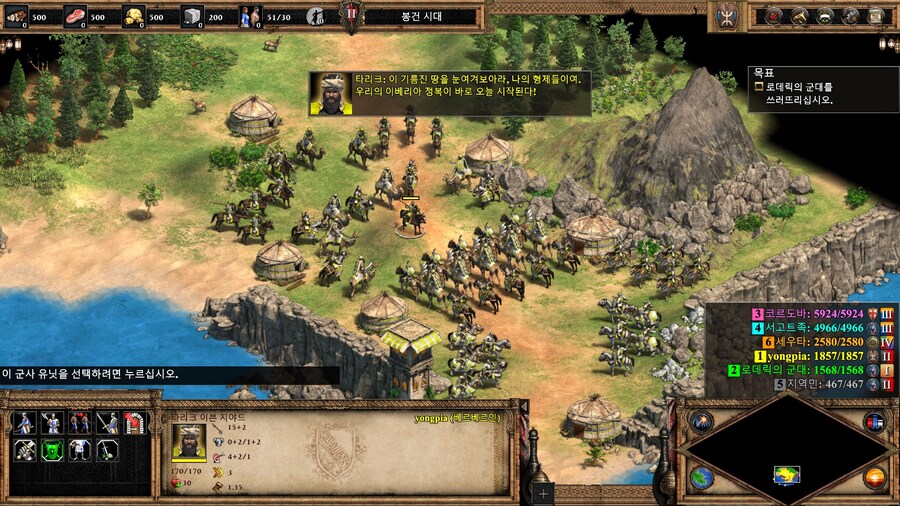Click the flare signal button beside minimap

[701, 421]
